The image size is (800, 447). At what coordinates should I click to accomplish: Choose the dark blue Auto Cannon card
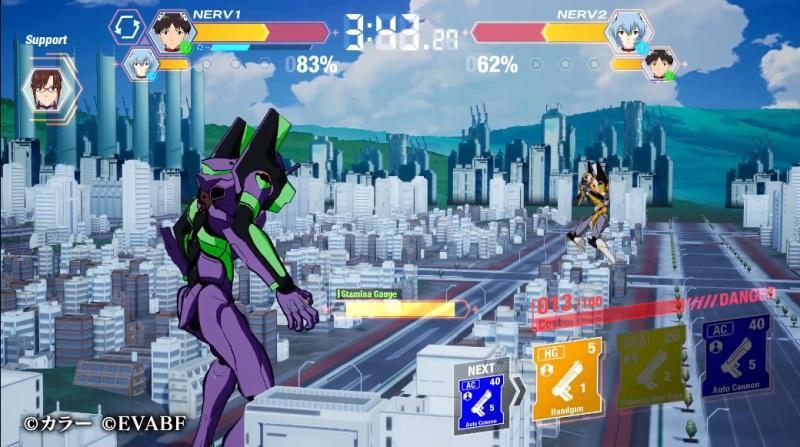735,355
